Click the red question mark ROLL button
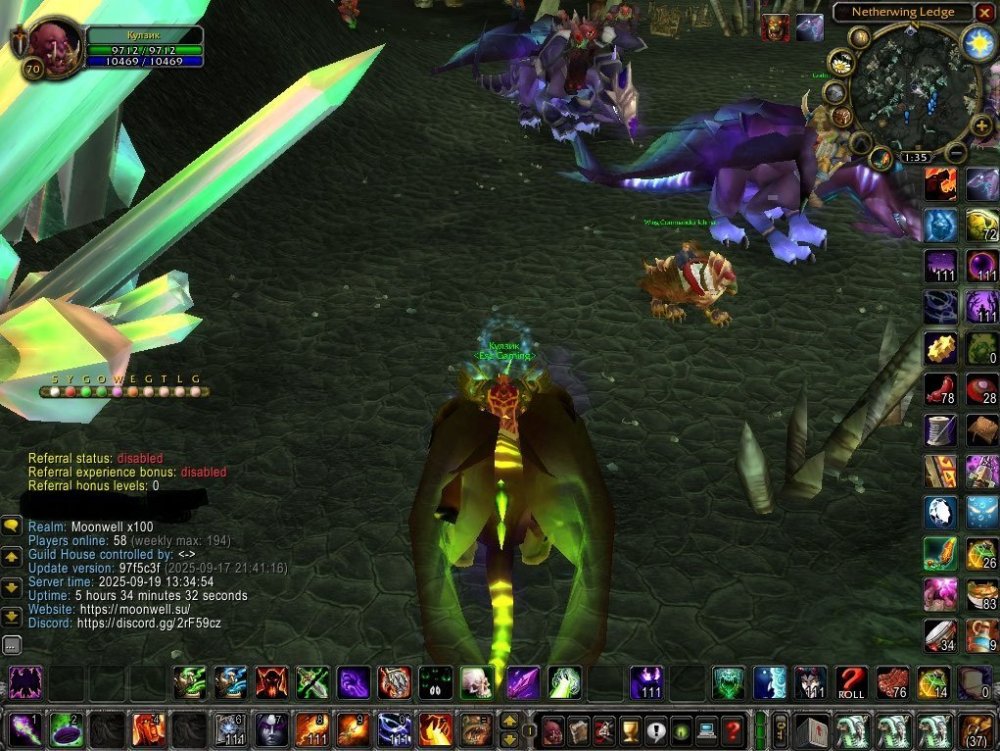This screenshot has height=751, width=1000. 851,682
